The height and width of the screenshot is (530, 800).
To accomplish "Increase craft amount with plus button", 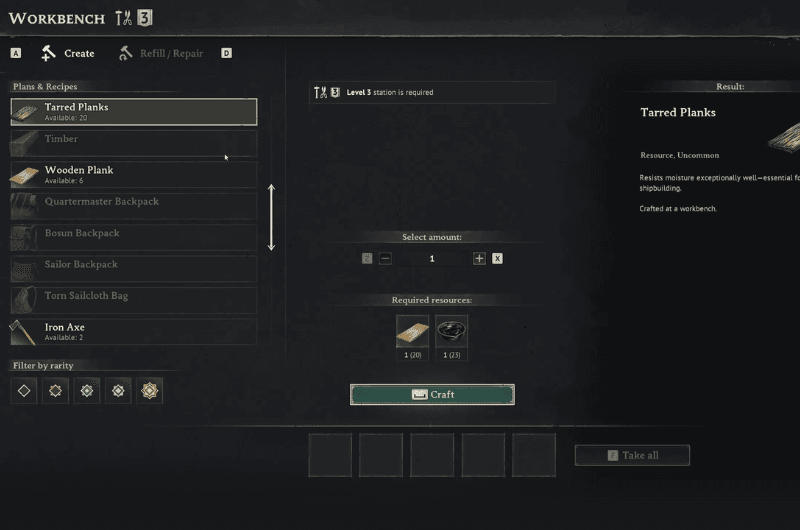I will click(x=479, y=258).
